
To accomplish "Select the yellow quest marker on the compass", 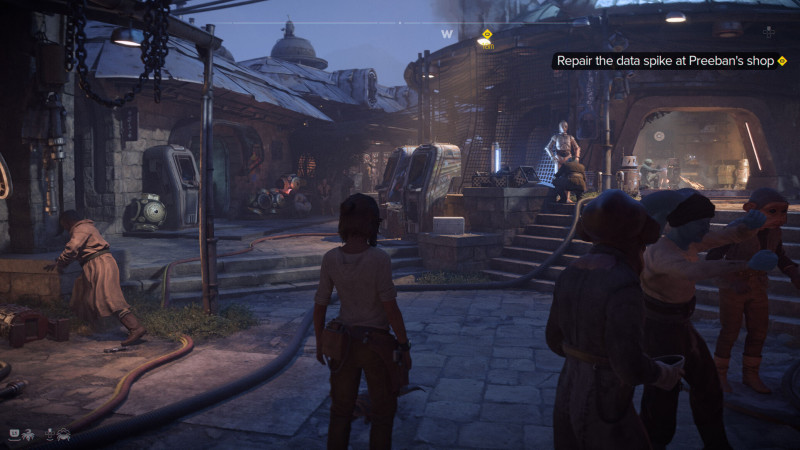I will click(487, 34).
